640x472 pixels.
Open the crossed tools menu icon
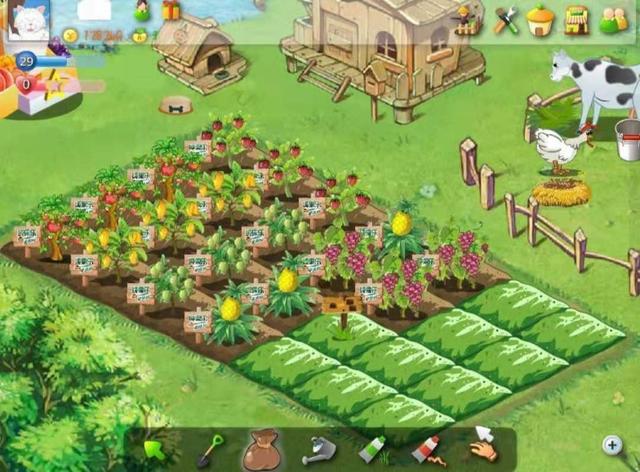click(x=506, y=19)
